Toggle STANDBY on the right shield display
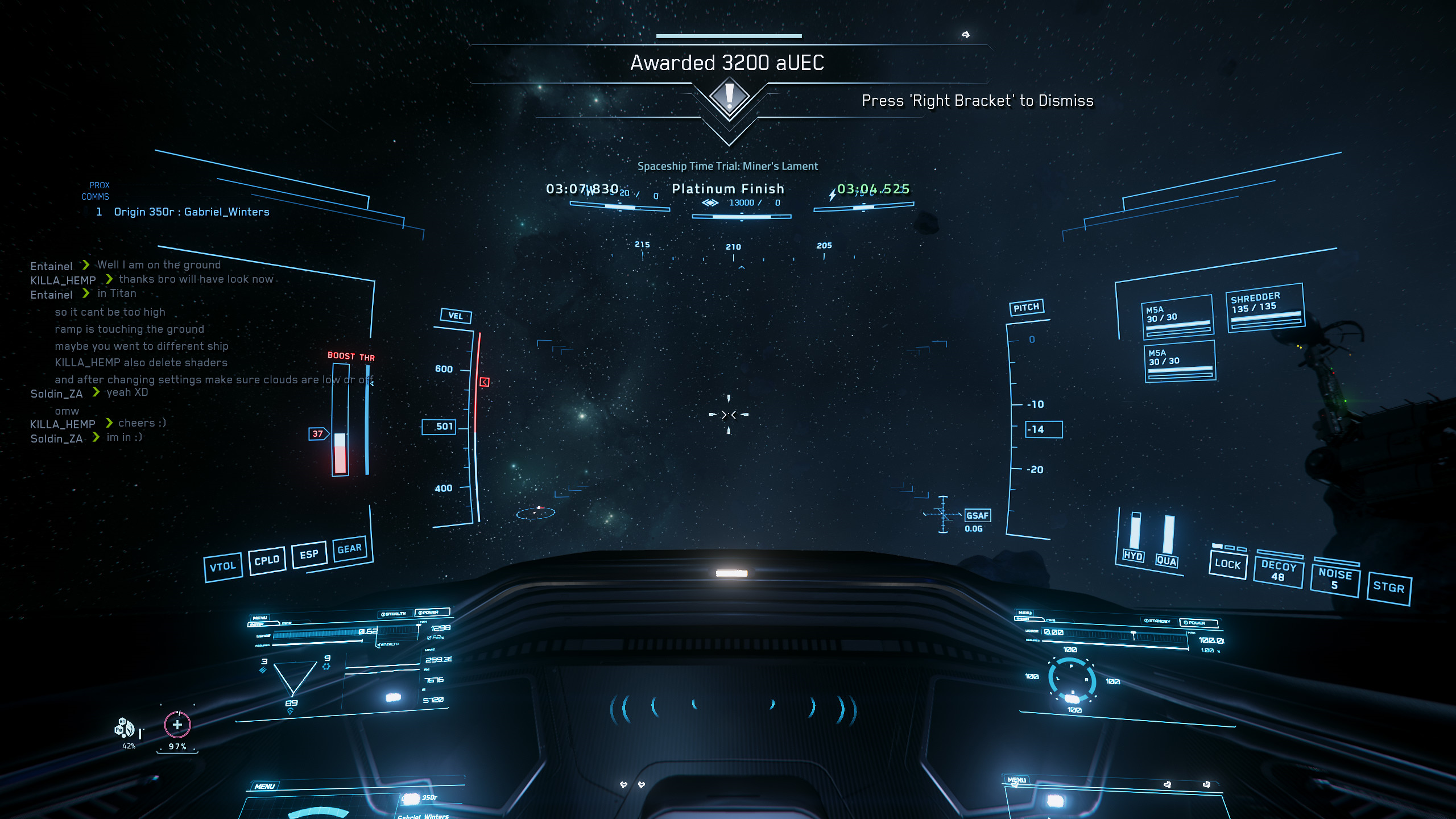The width and height of the screenshot is (1456, 819). click(x=1157, y=621)
